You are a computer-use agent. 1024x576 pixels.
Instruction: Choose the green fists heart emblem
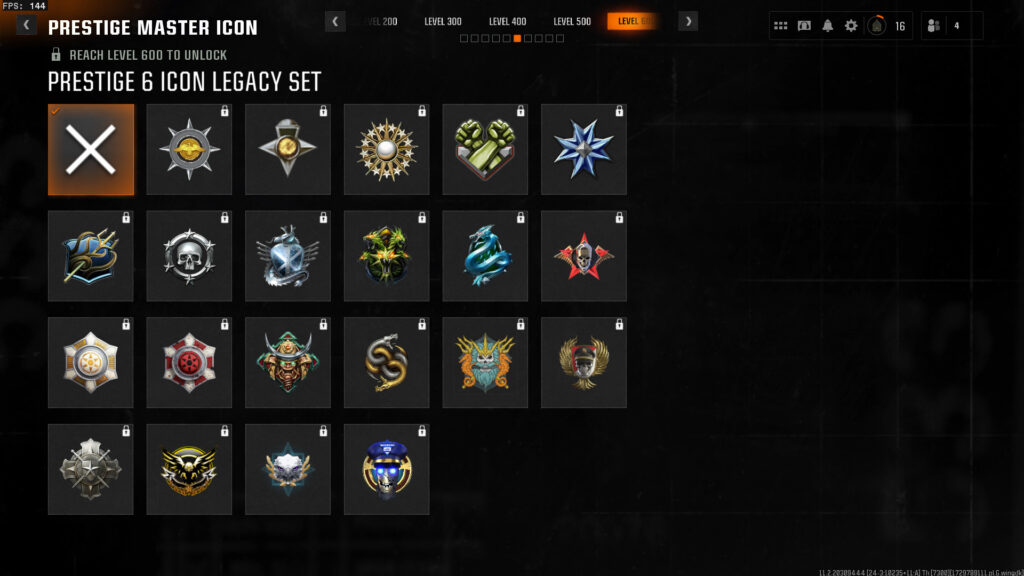[x=485, y=150]
